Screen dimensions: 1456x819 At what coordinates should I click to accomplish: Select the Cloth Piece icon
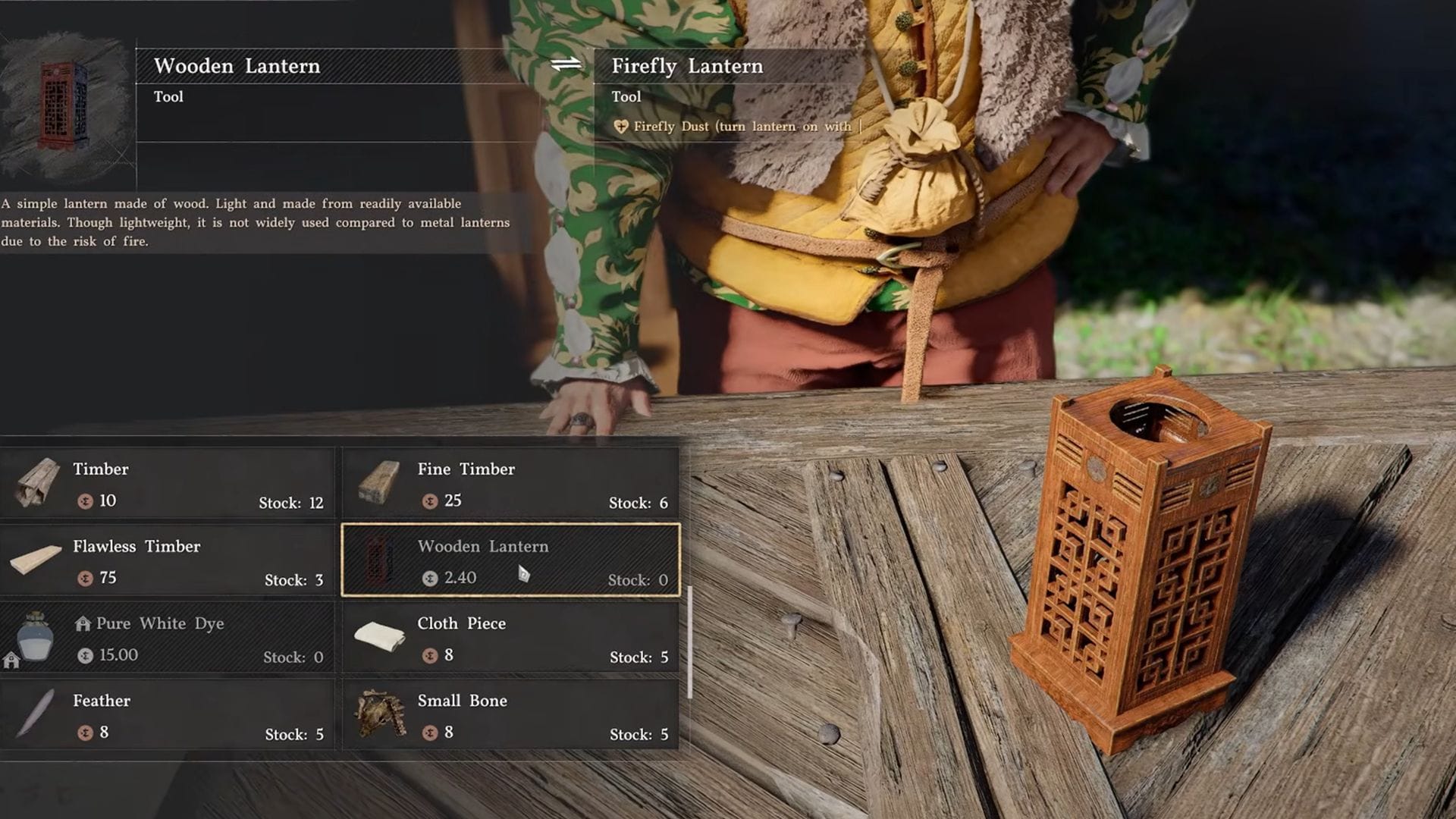click(x=378, y=637)
